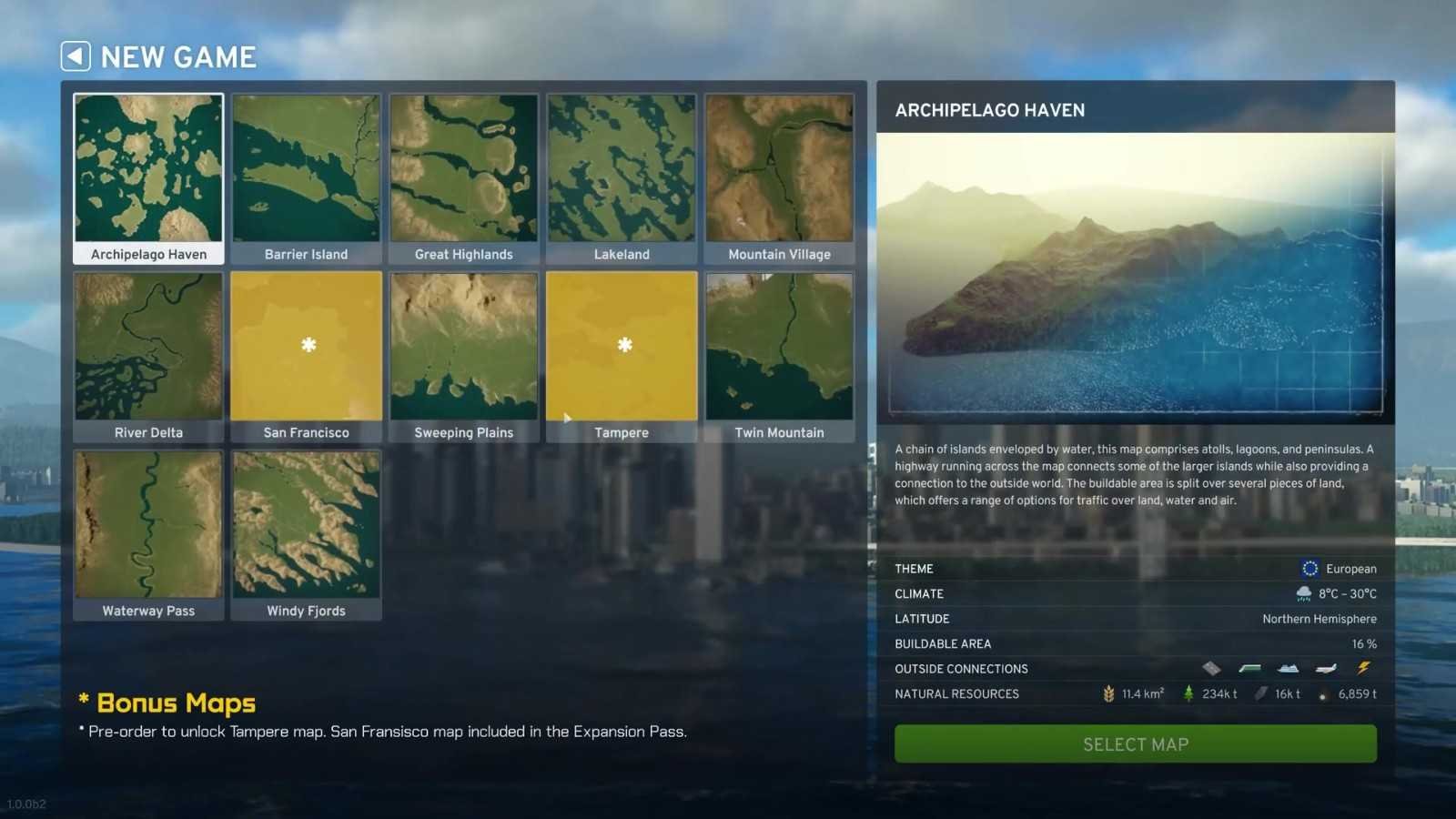
Task: Confirm with the Select Map button
Action: coord(1135,744)
